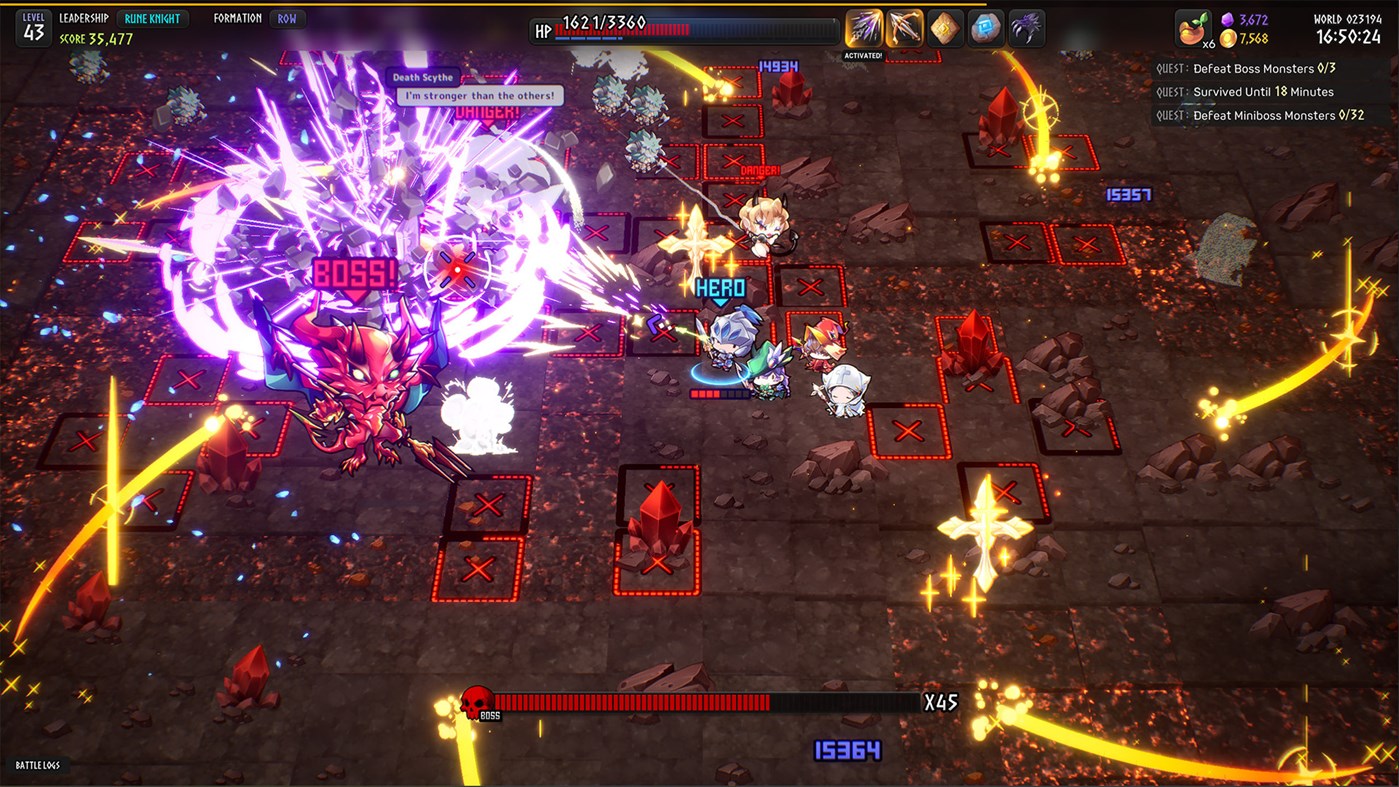Click the glowing bow and arrow skill icon

click(903, 27)
